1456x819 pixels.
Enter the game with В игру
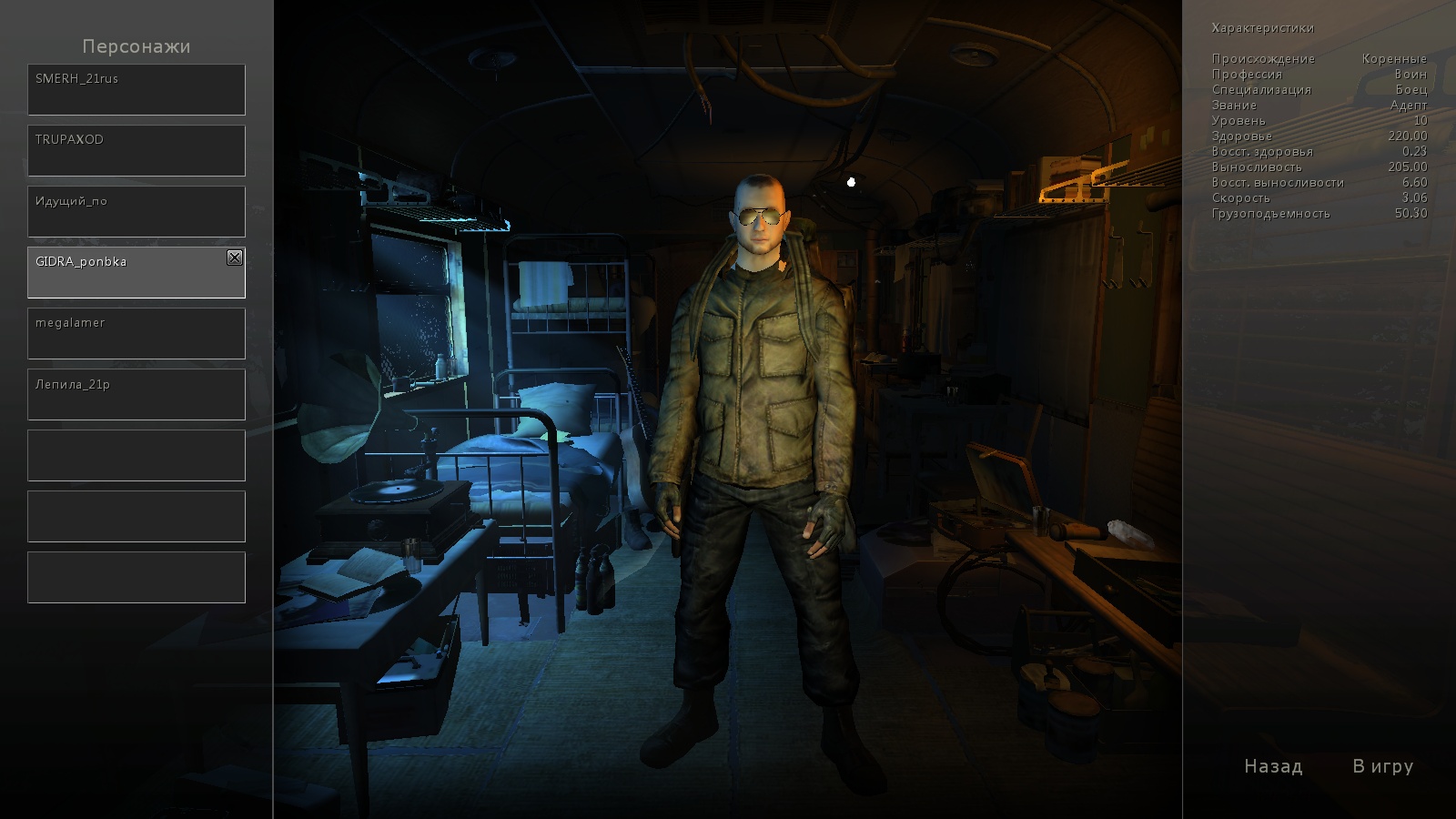pos(1382,766)
